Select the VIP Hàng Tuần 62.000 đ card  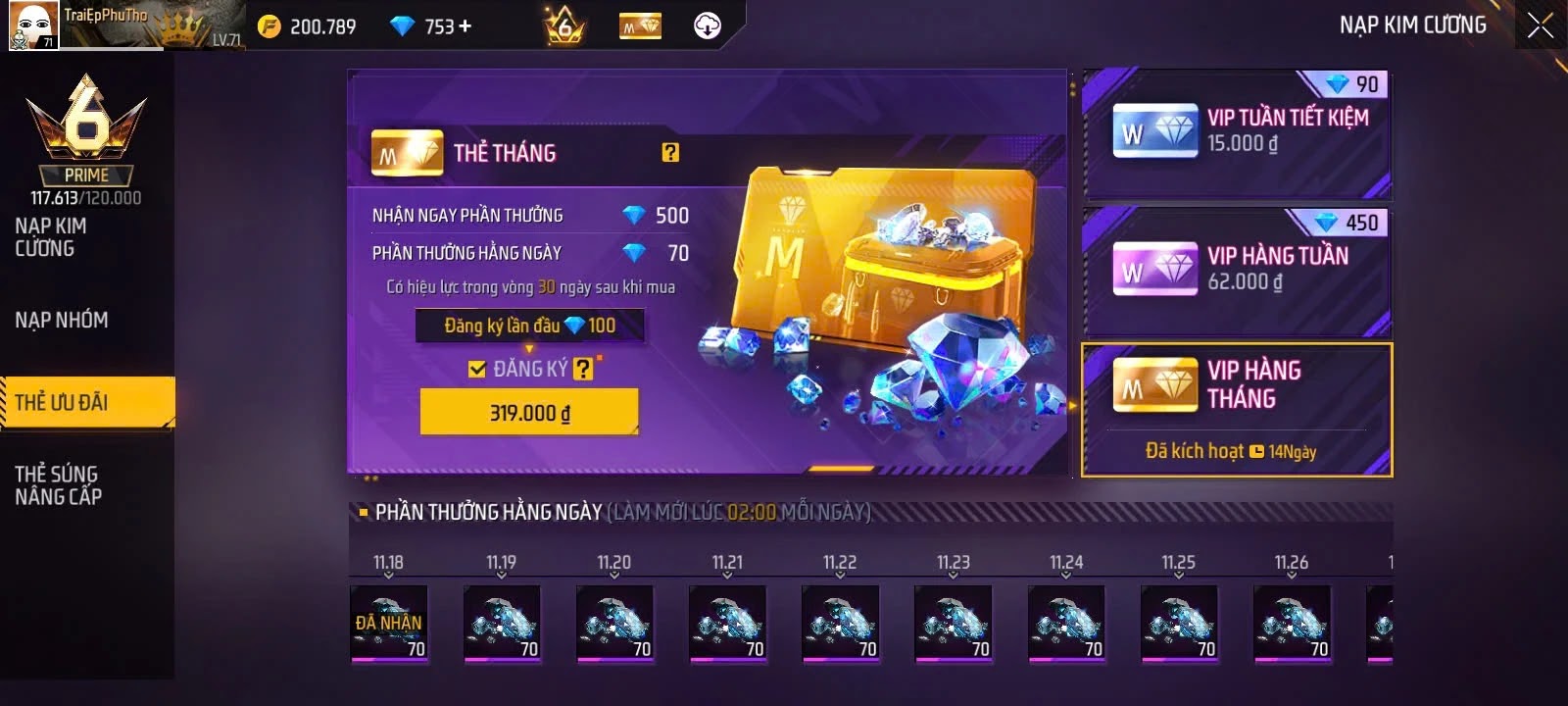click(1237, 270)
